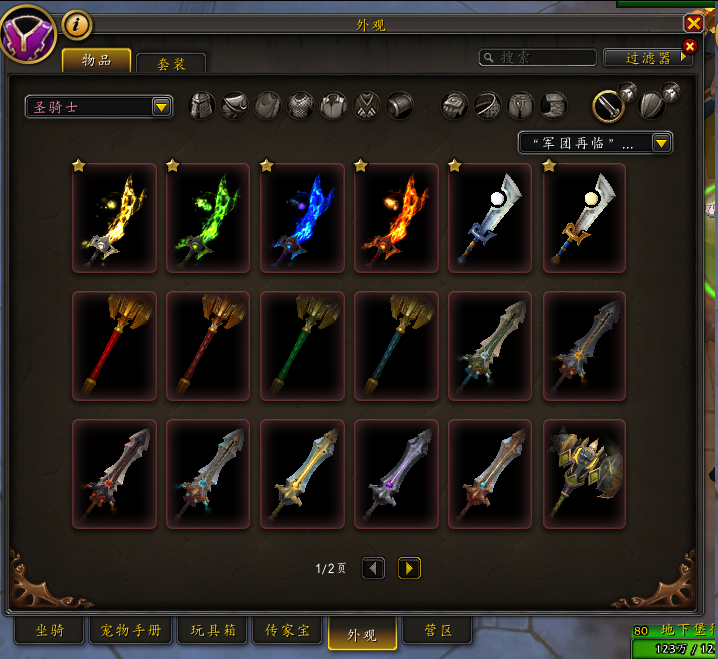Pick the red-handled hammer appearance

click(114, 346)
